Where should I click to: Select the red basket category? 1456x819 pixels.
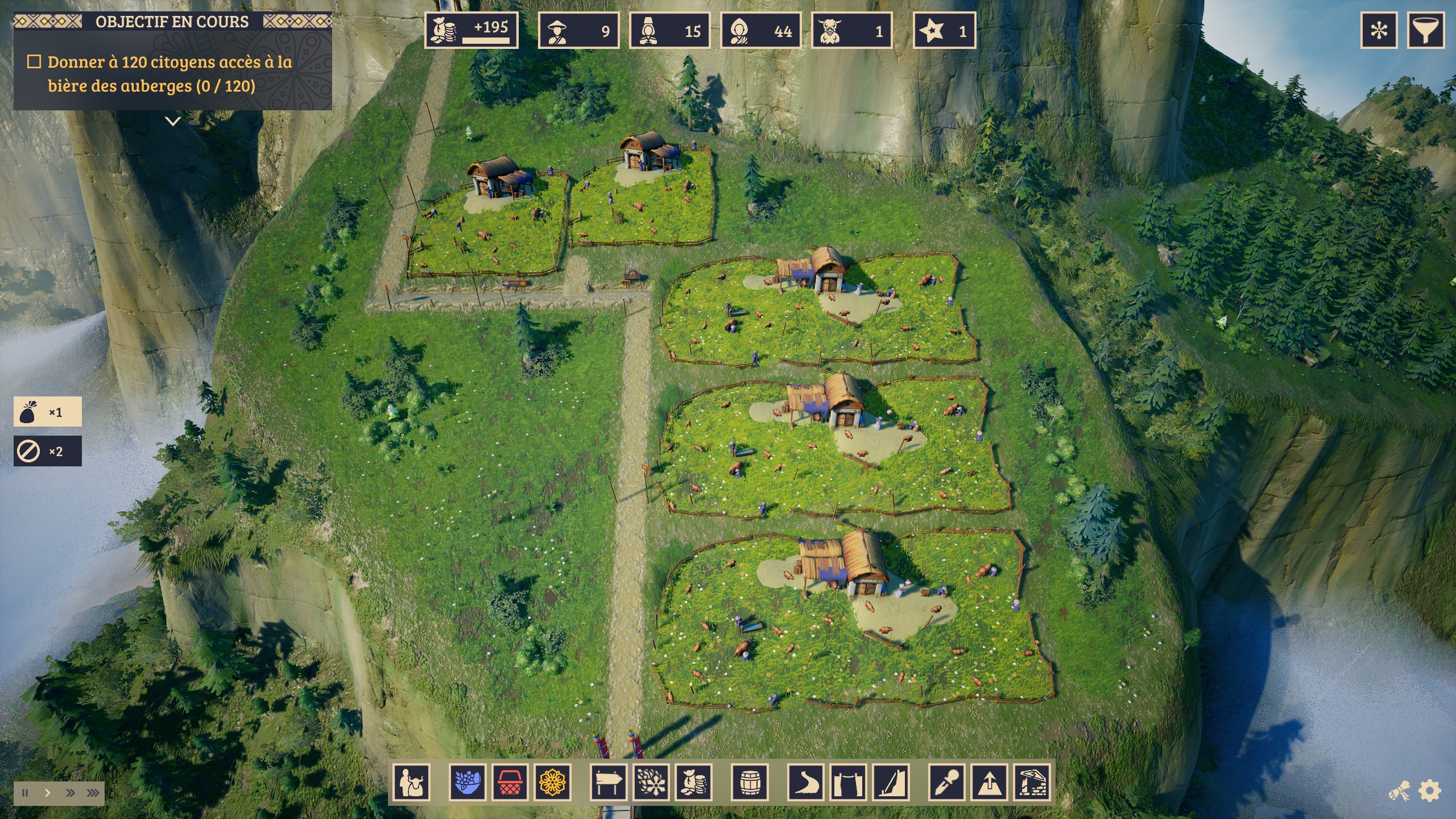510,782
